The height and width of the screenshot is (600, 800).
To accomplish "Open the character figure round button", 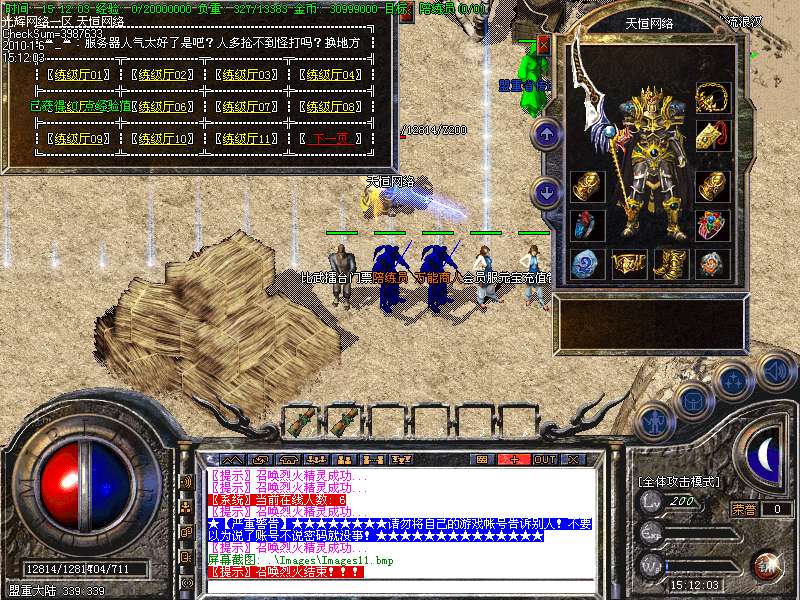I will click(x=655, y=422).
